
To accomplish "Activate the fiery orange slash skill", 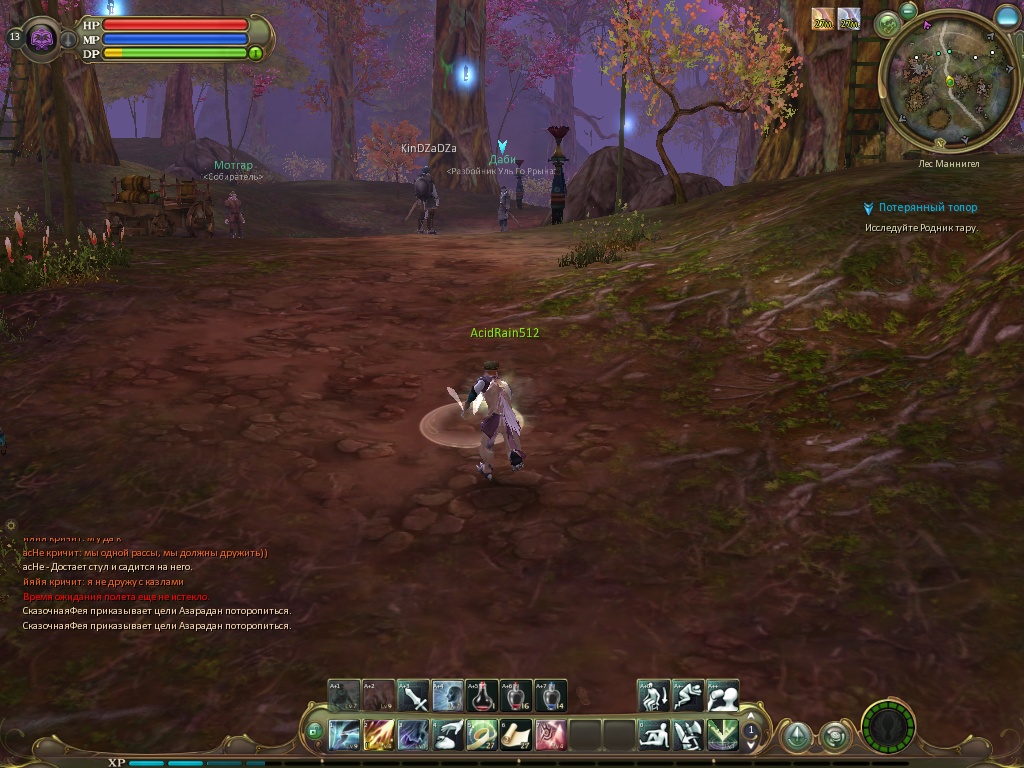I will pyautogui.click(x=379, y=735).
